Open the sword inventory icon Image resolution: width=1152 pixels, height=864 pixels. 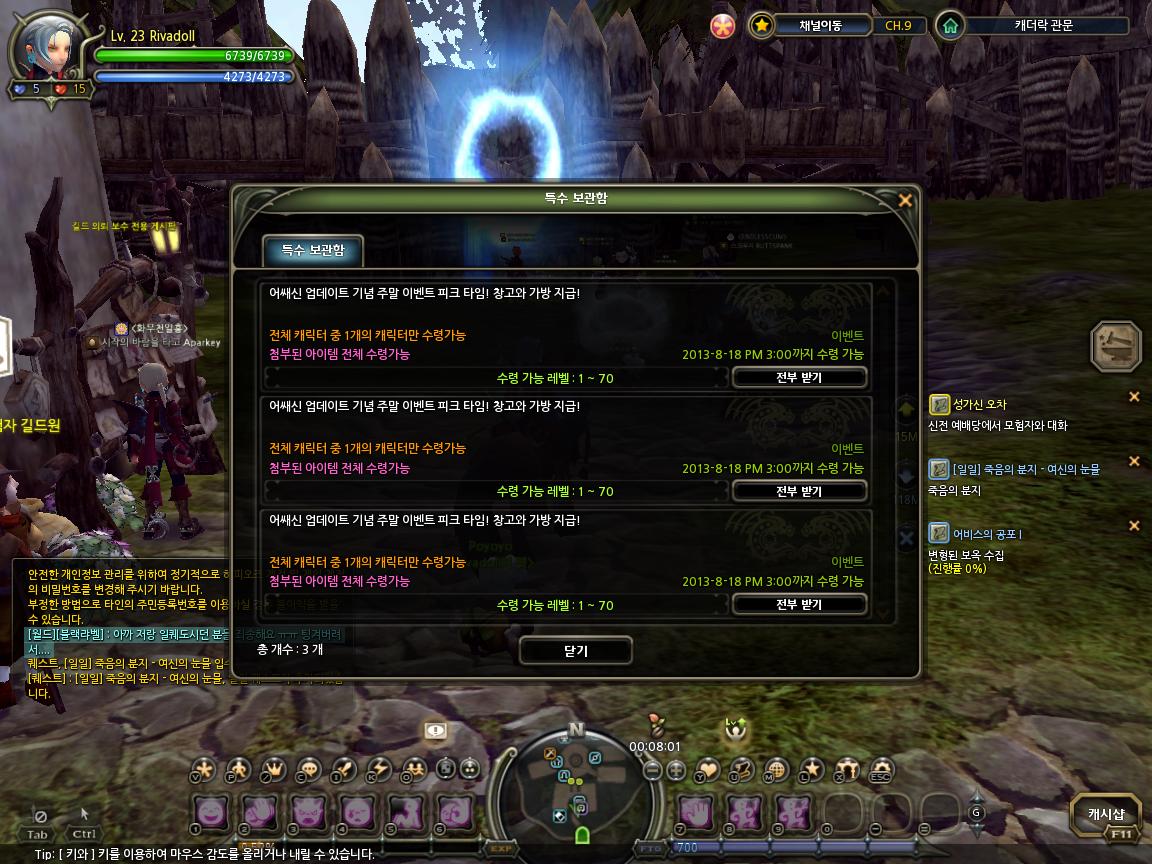click(344, 769)
